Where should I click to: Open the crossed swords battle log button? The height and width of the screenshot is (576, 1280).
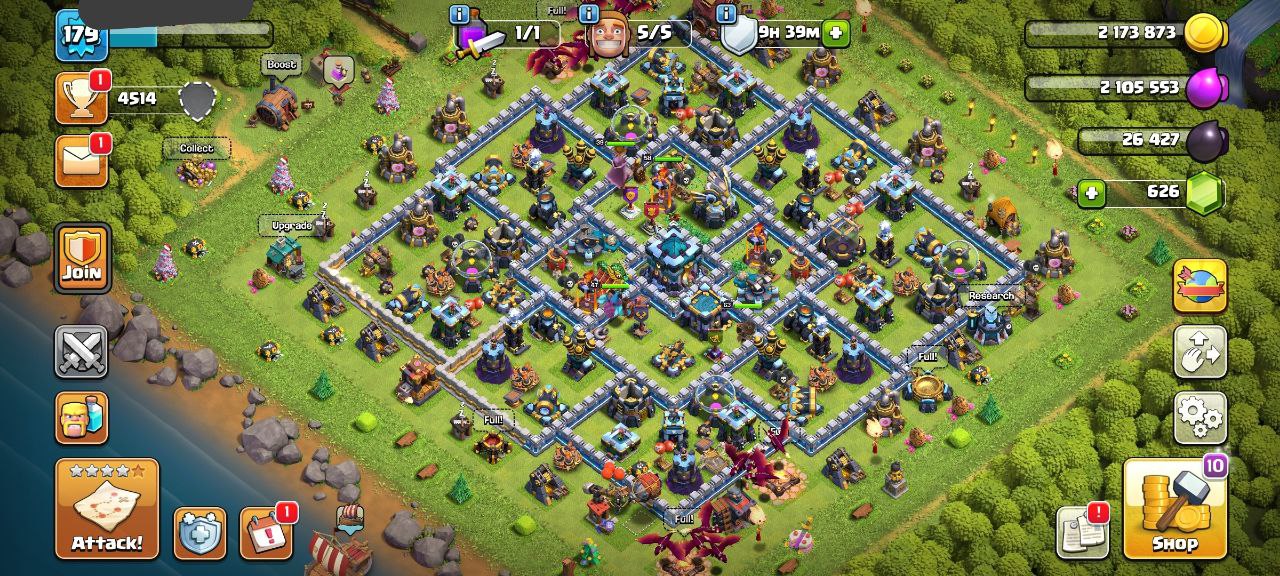[81, 352]
